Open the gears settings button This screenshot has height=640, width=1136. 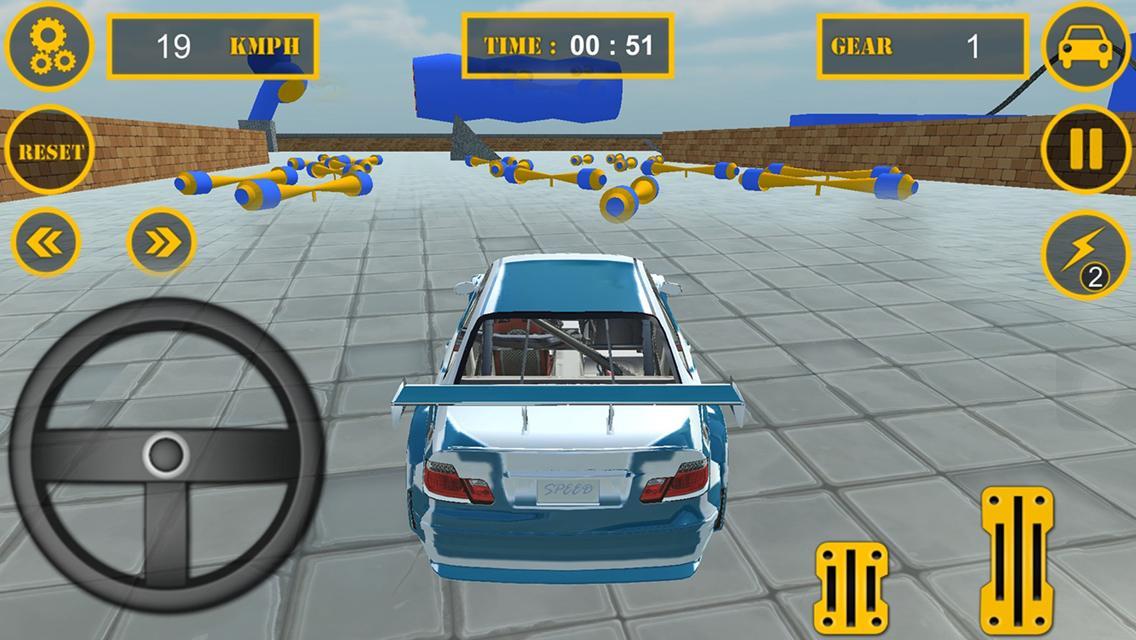[x=47, y=47]
